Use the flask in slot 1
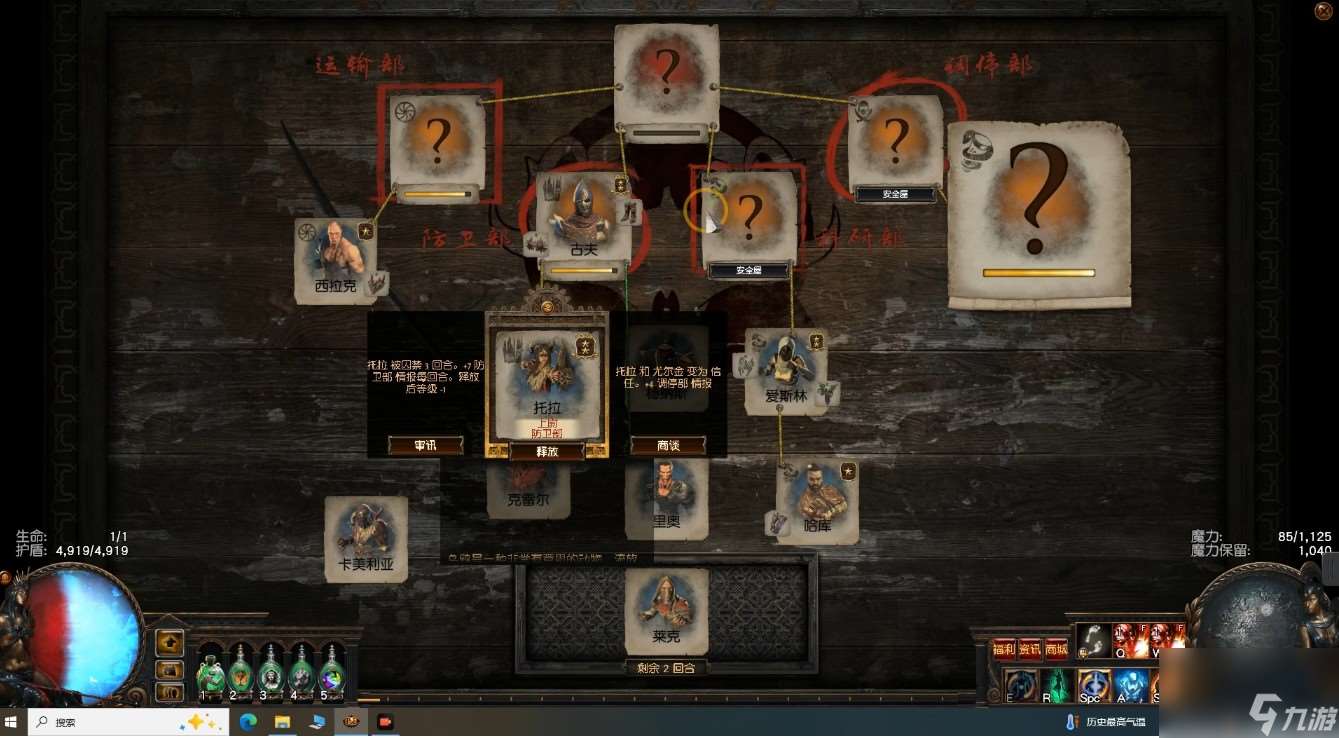The image size is (1339, 738). [211, 673]
